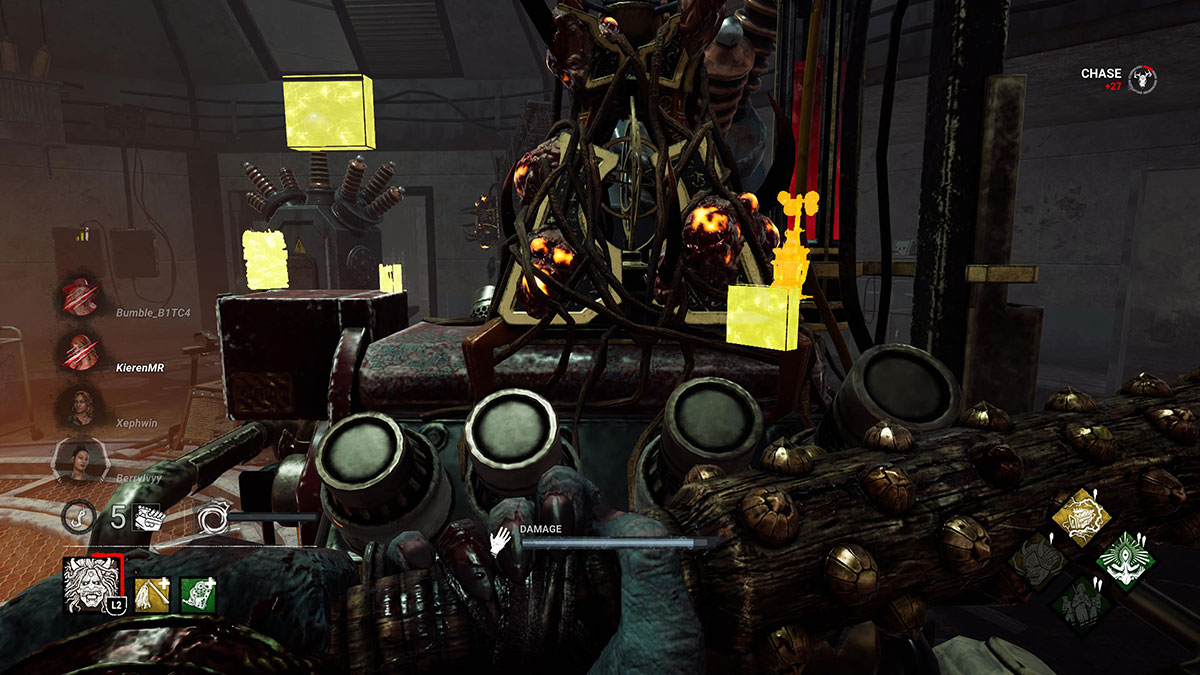The width and height of the screenshot is (1200, 675).
Task: Select the bright green radiant eye perk
Action: [x=1124, y=561]
